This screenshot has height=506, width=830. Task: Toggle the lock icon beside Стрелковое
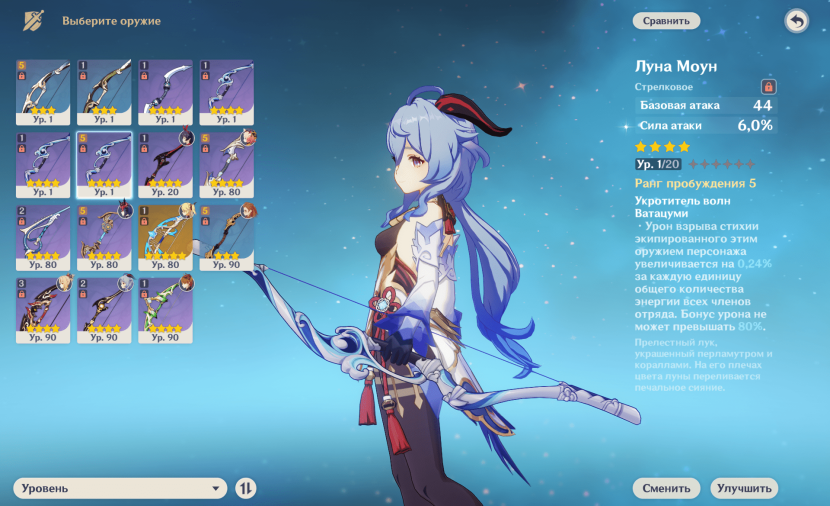[768, 87]
